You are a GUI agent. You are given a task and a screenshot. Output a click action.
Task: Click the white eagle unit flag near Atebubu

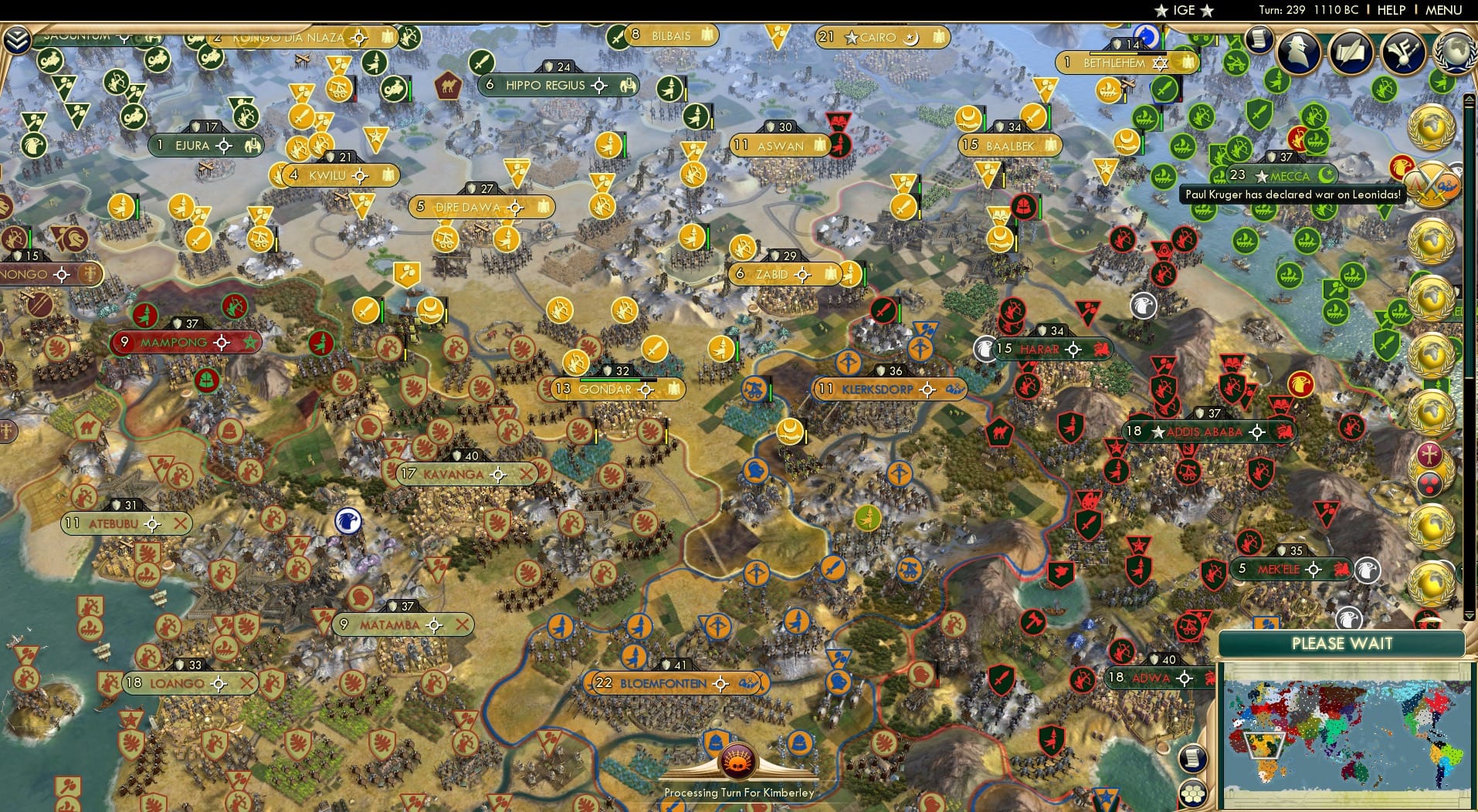click(x=347, y=521)
